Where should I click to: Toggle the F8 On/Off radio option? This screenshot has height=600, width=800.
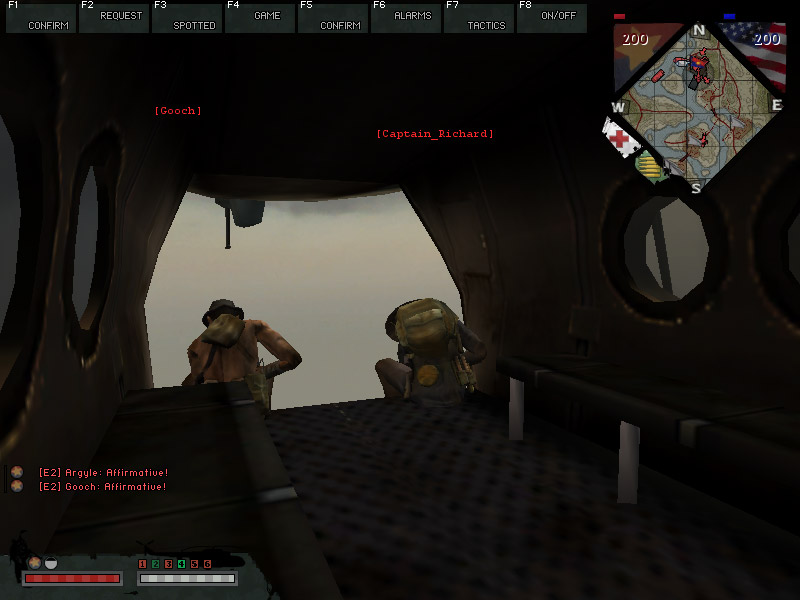click(x=552, y=18)
